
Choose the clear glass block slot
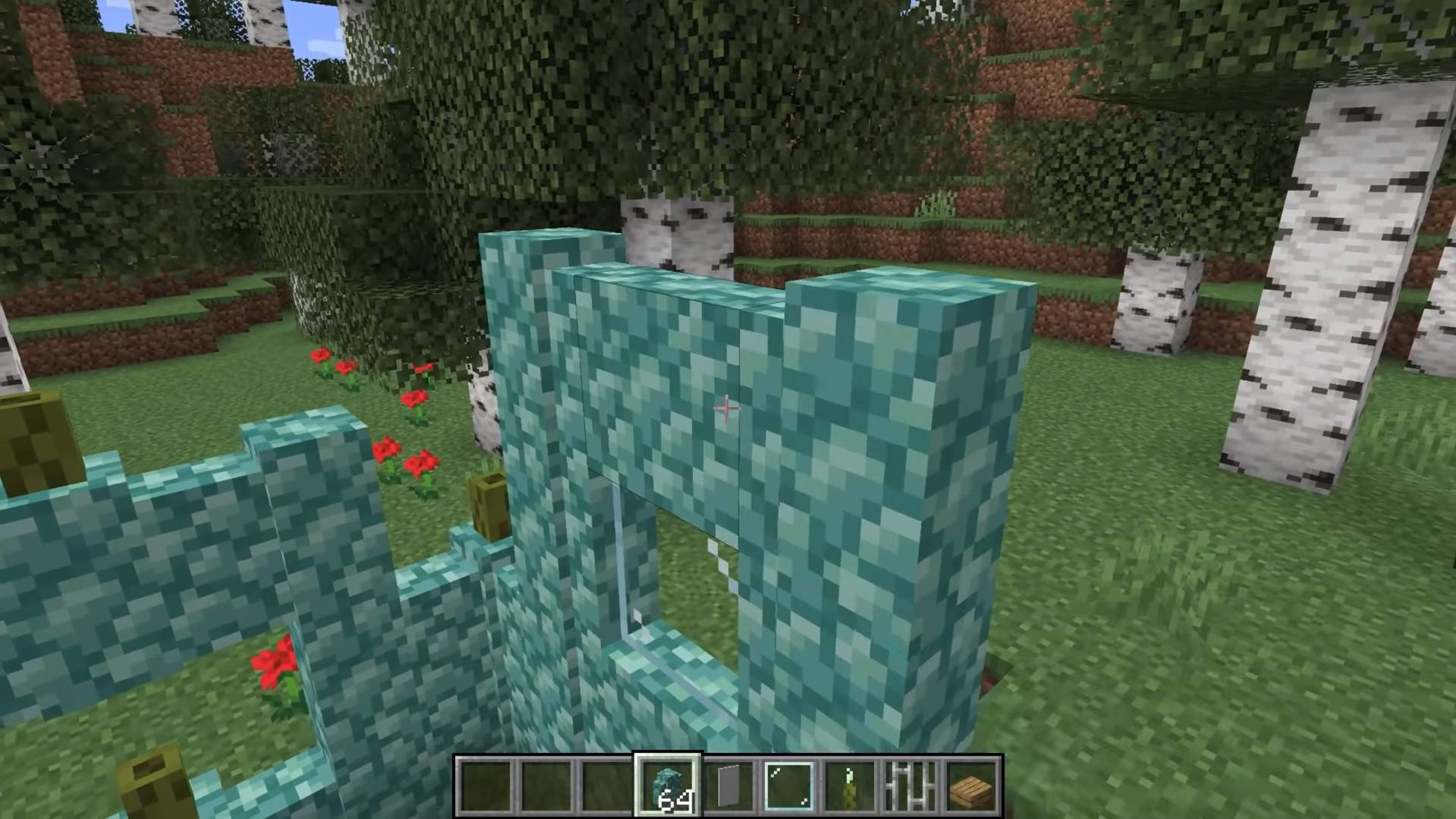pos(789,786)
